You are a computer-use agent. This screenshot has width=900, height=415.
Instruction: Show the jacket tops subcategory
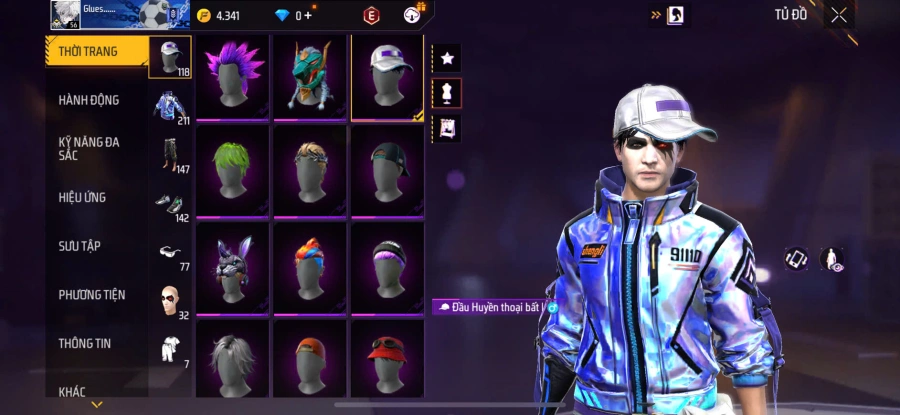169,106
